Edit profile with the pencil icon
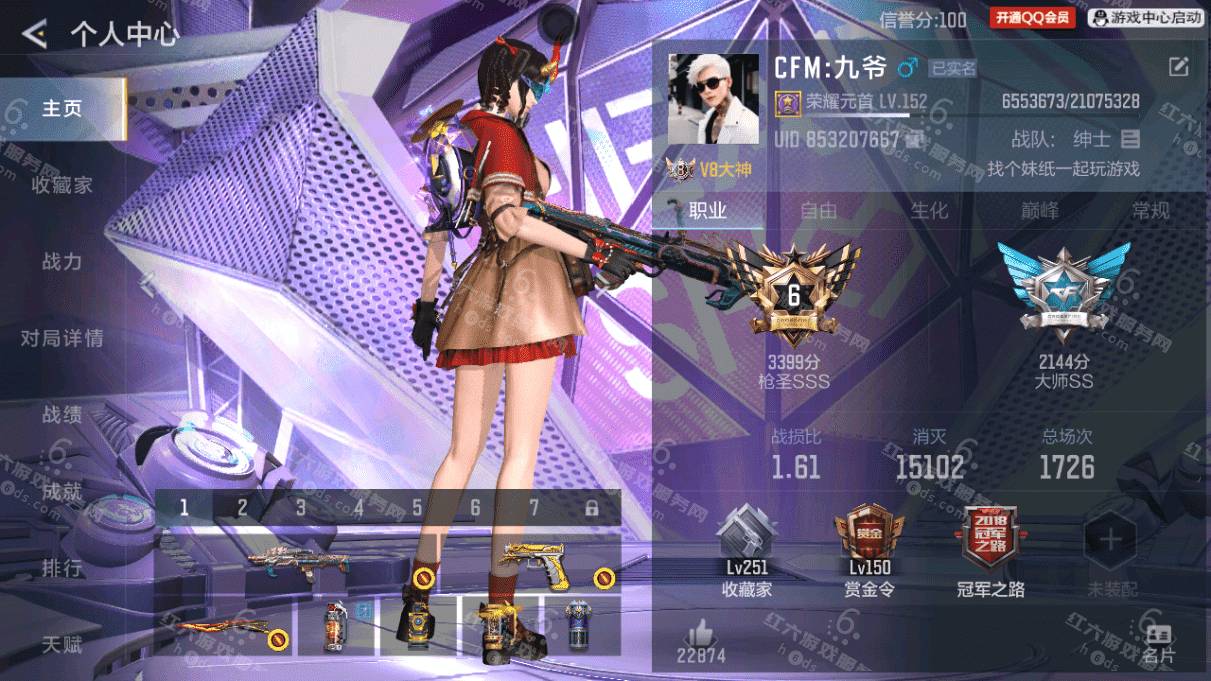Viewport: 1211px width, 681px height. 1179,67
